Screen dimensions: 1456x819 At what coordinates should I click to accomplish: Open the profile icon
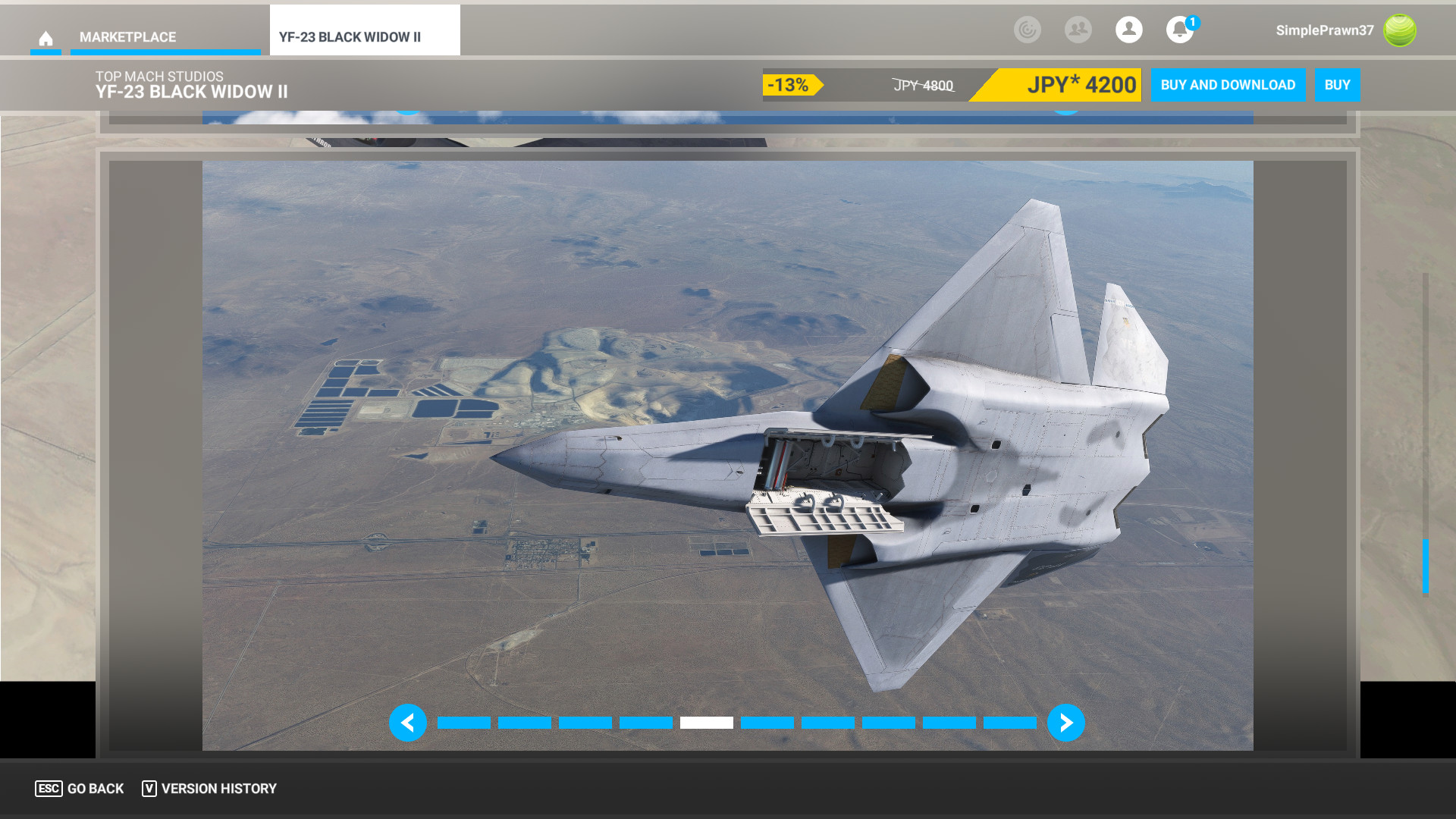(x=1128, y=30)
